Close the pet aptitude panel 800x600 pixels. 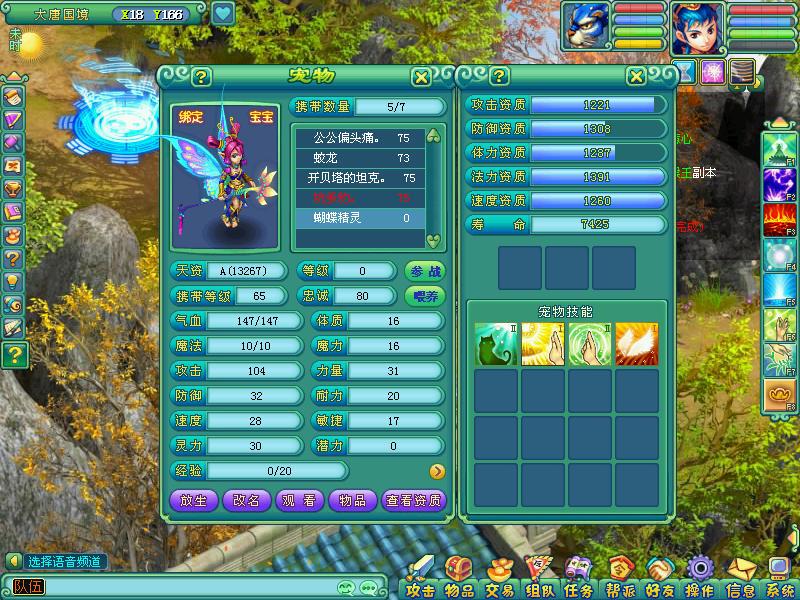coord(636,77)
